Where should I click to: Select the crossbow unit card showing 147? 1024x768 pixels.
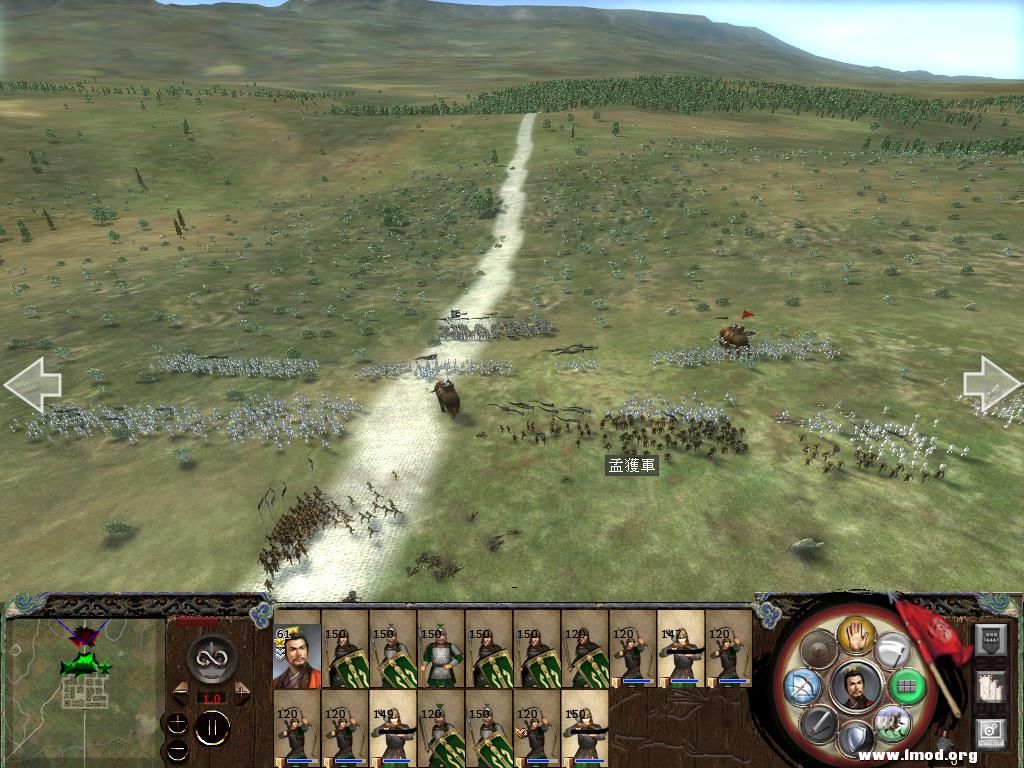[x=681, y=648]
